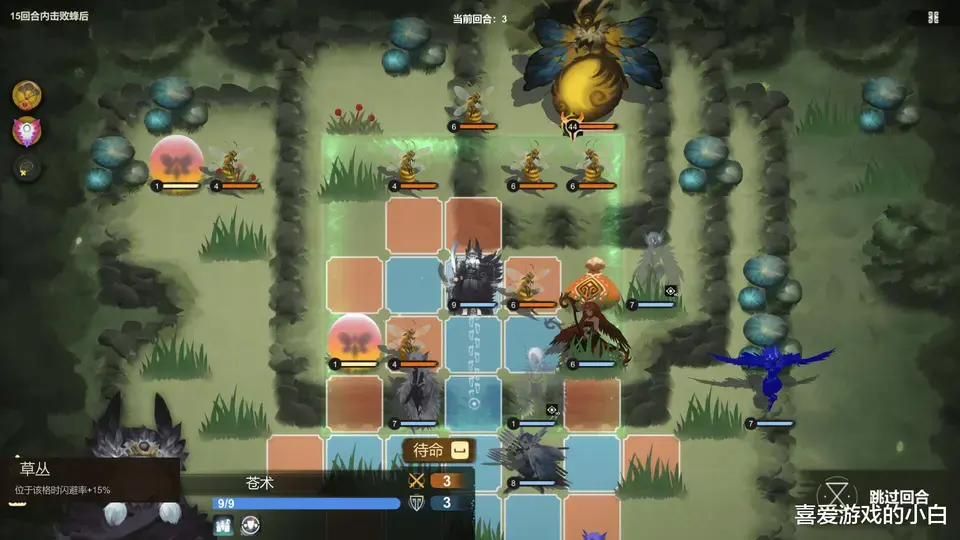960x540 pixels.
Task: Select the dark ring skill icon
Action: [x=27, y=168]
